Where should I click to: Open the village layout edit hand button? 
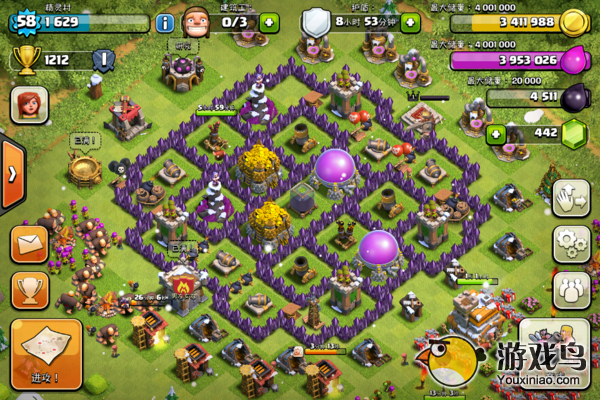571,195
